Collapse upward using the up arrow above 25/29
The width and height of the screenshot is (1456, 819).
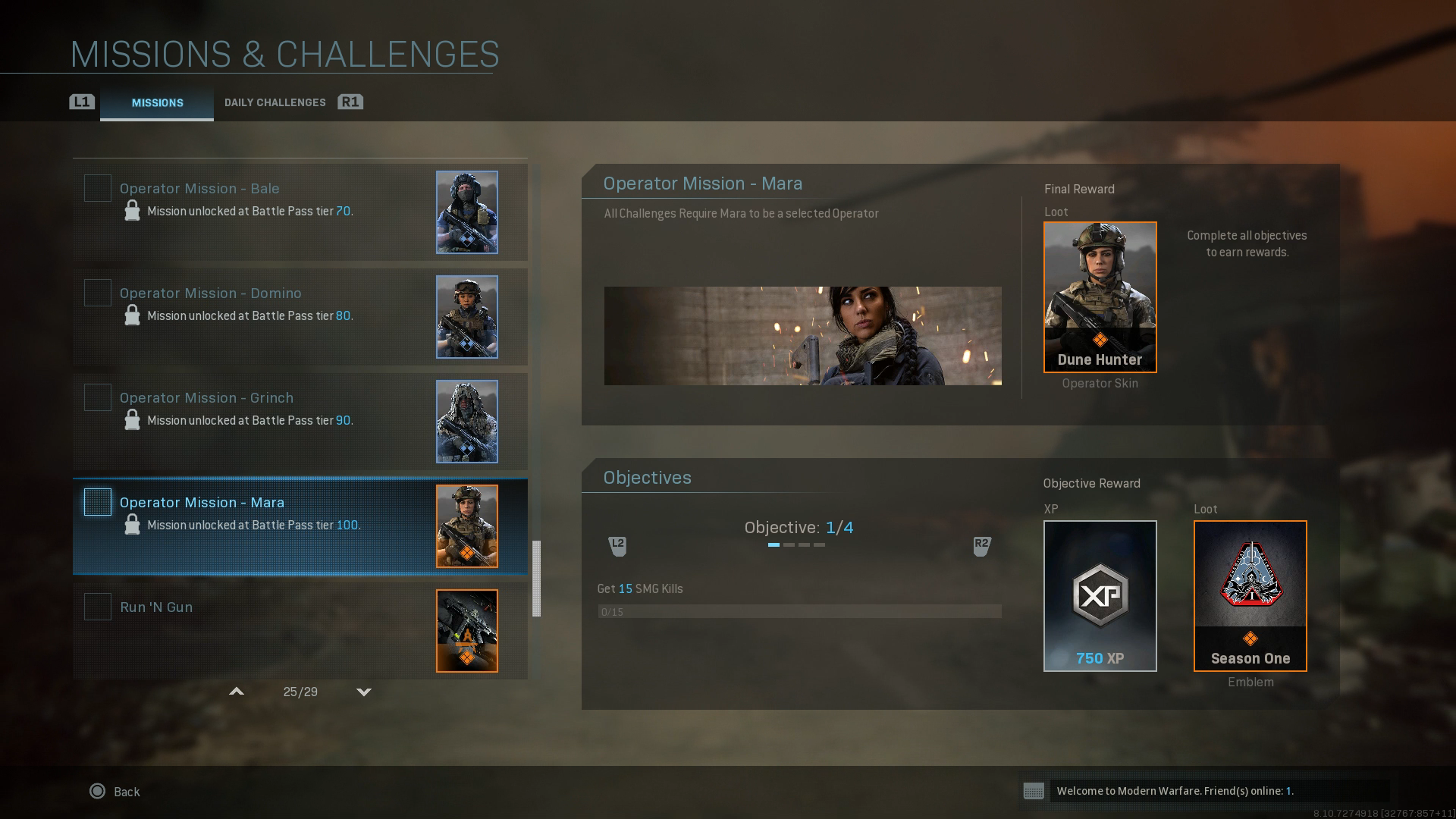point(237,692)
